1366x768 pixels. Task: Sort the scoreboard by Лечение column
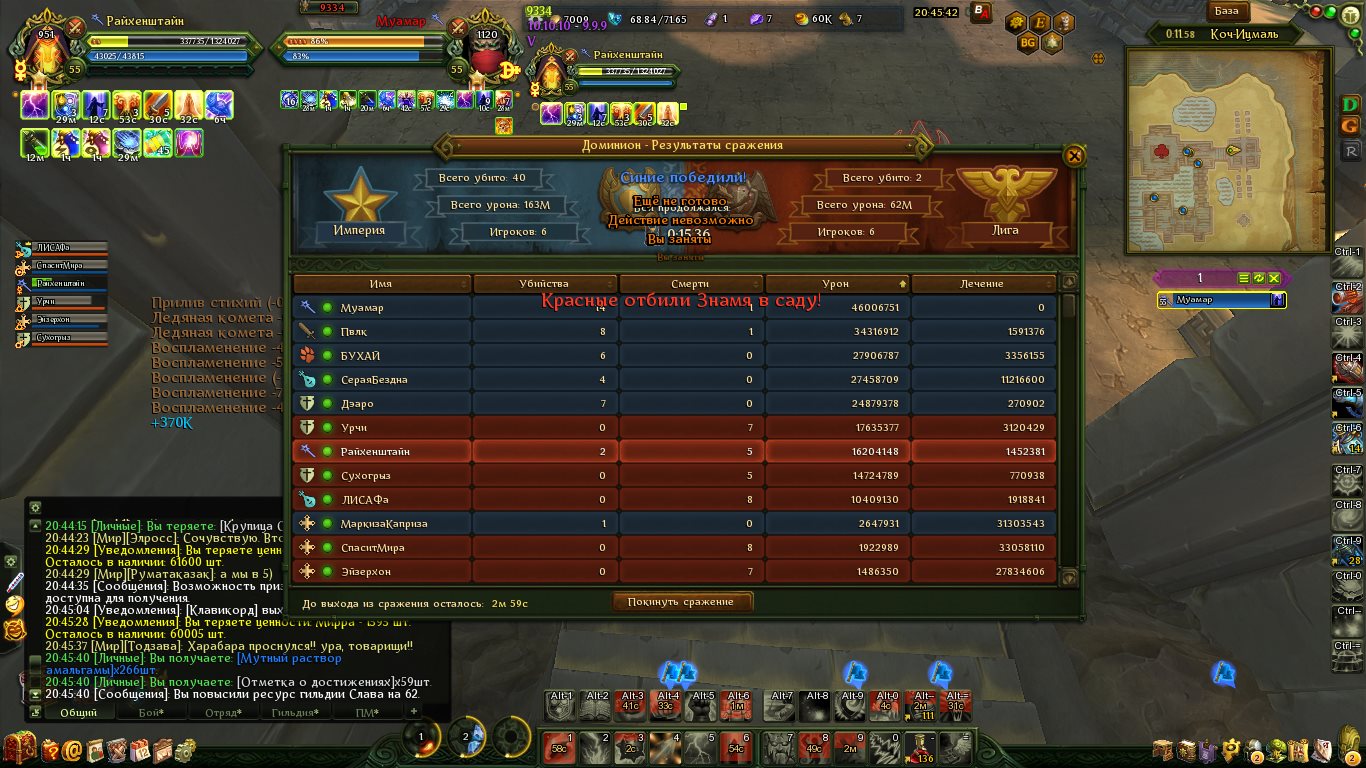point(982,284)
